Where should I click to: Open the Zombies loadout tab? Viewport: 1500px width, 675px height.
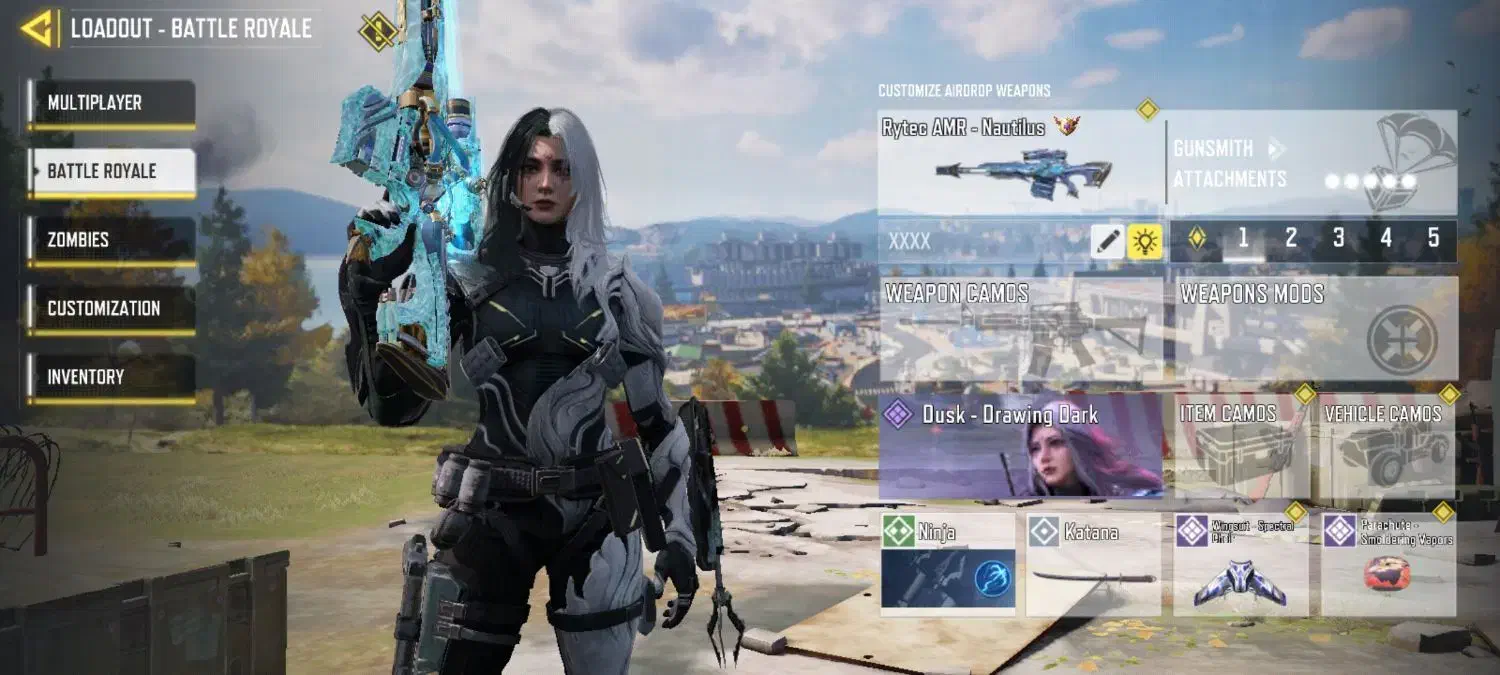point(111,240)
